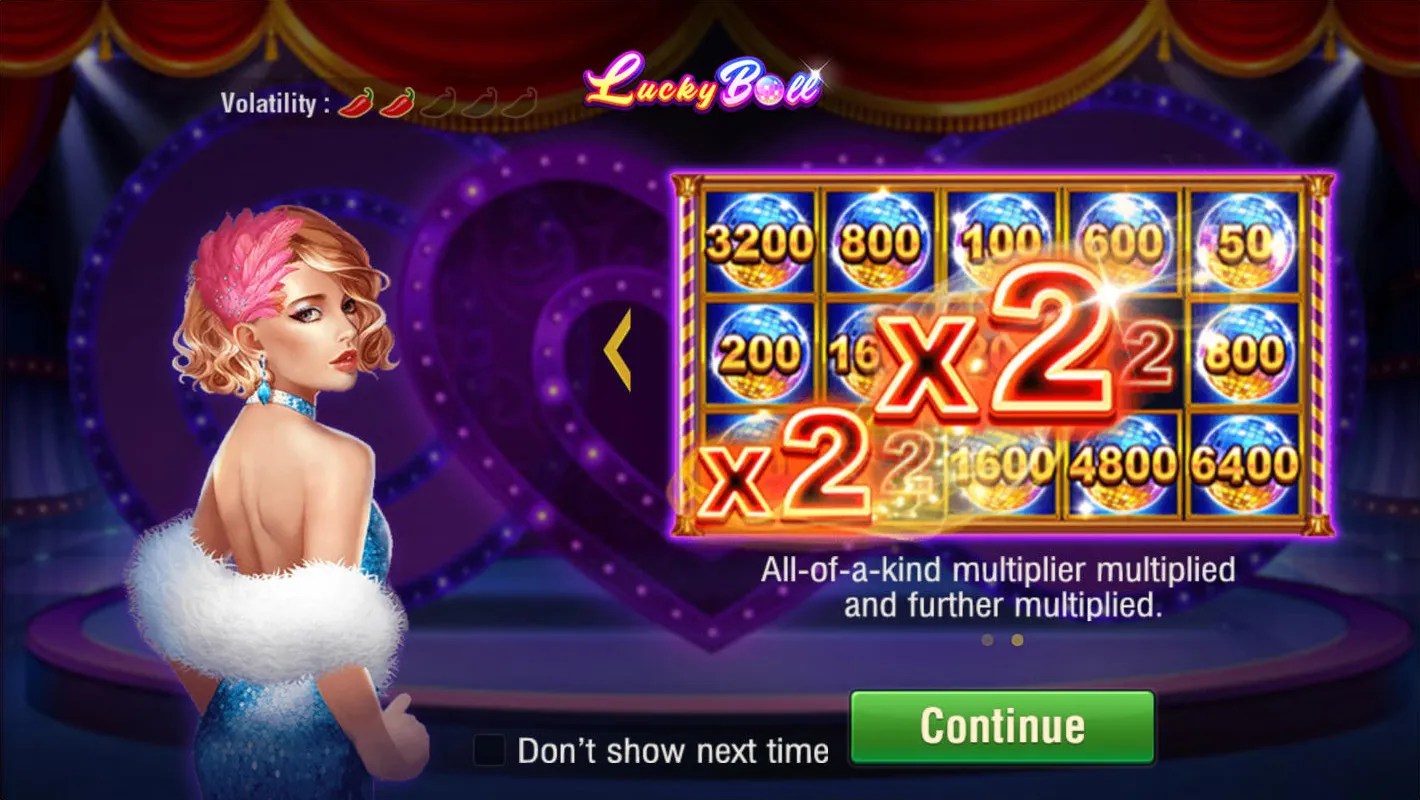Image resolution: width=1420 pixels, height=800 pixels.
Task: Select the first page indicator dot
Action: coord(987,640)
